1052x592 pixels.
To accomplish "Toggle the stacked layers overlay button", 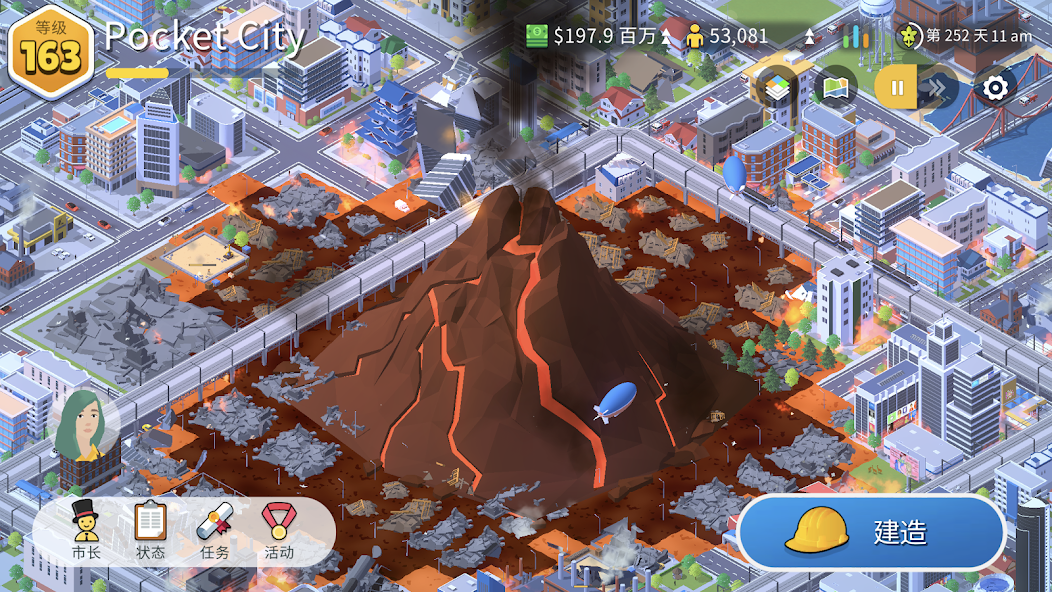I will pos(778,88).
